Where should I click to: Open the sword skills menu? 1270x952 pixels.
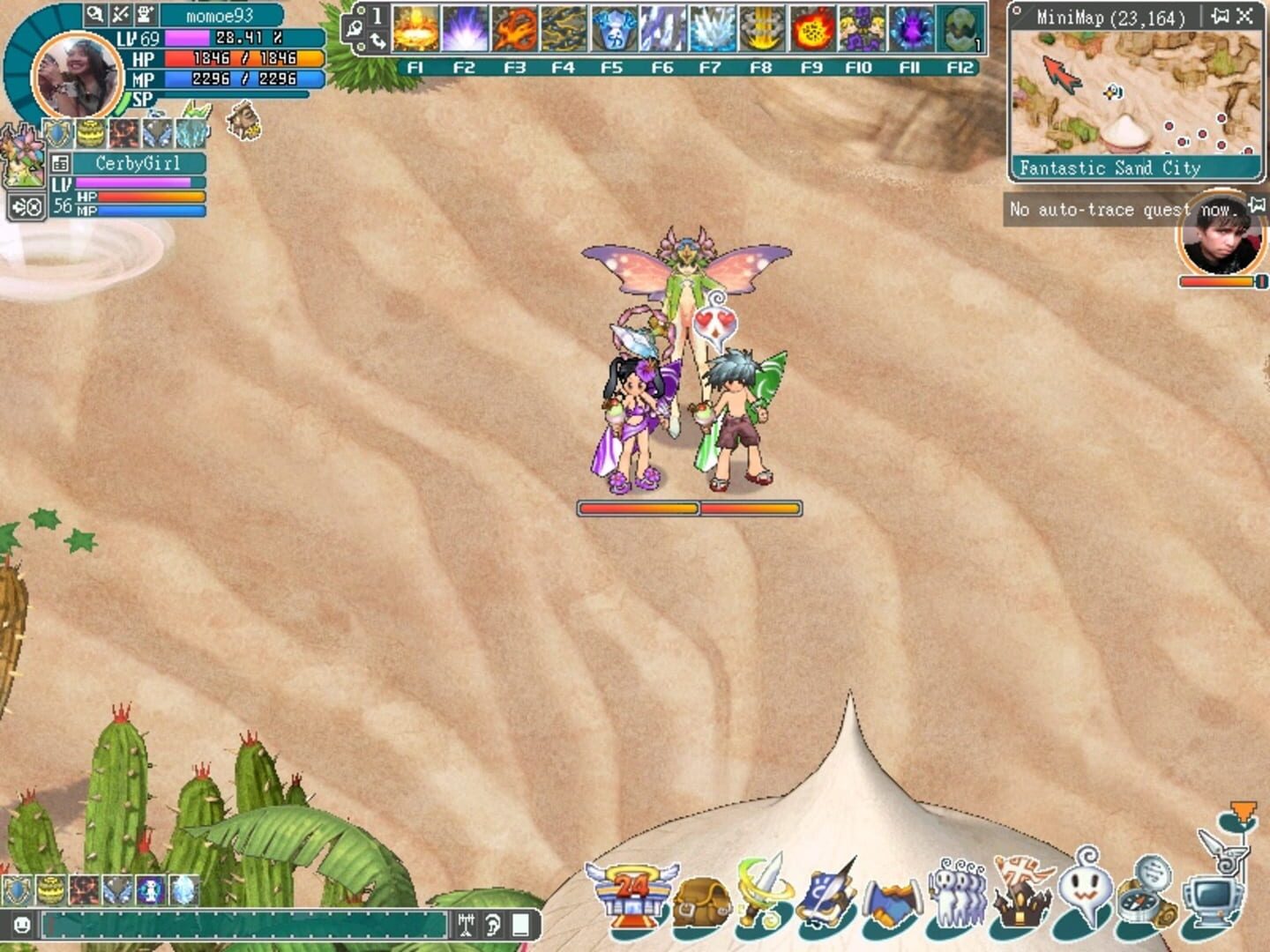(761, 890)
